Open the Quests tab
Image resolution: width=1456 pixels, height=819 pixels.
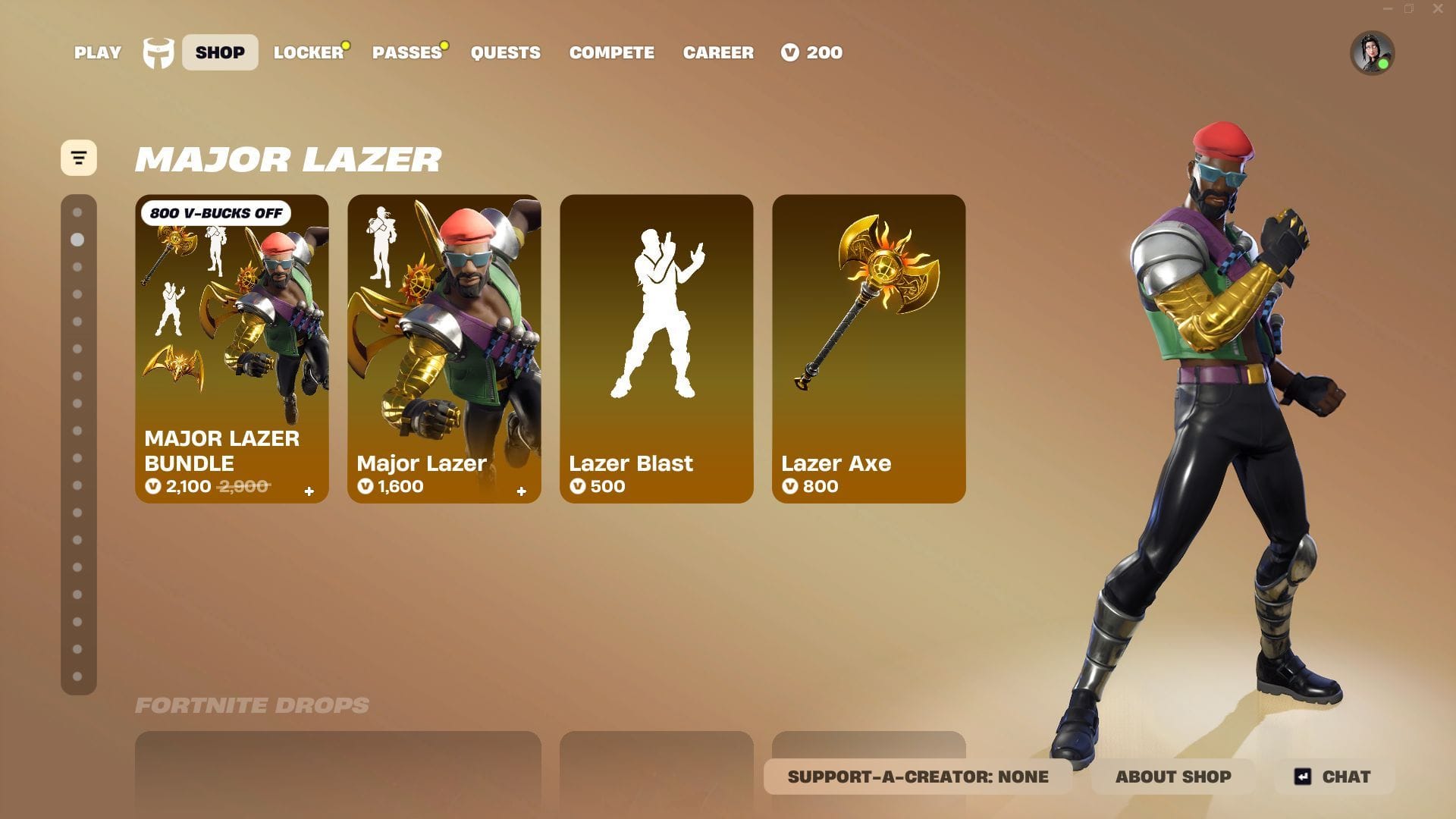[505, 52]
